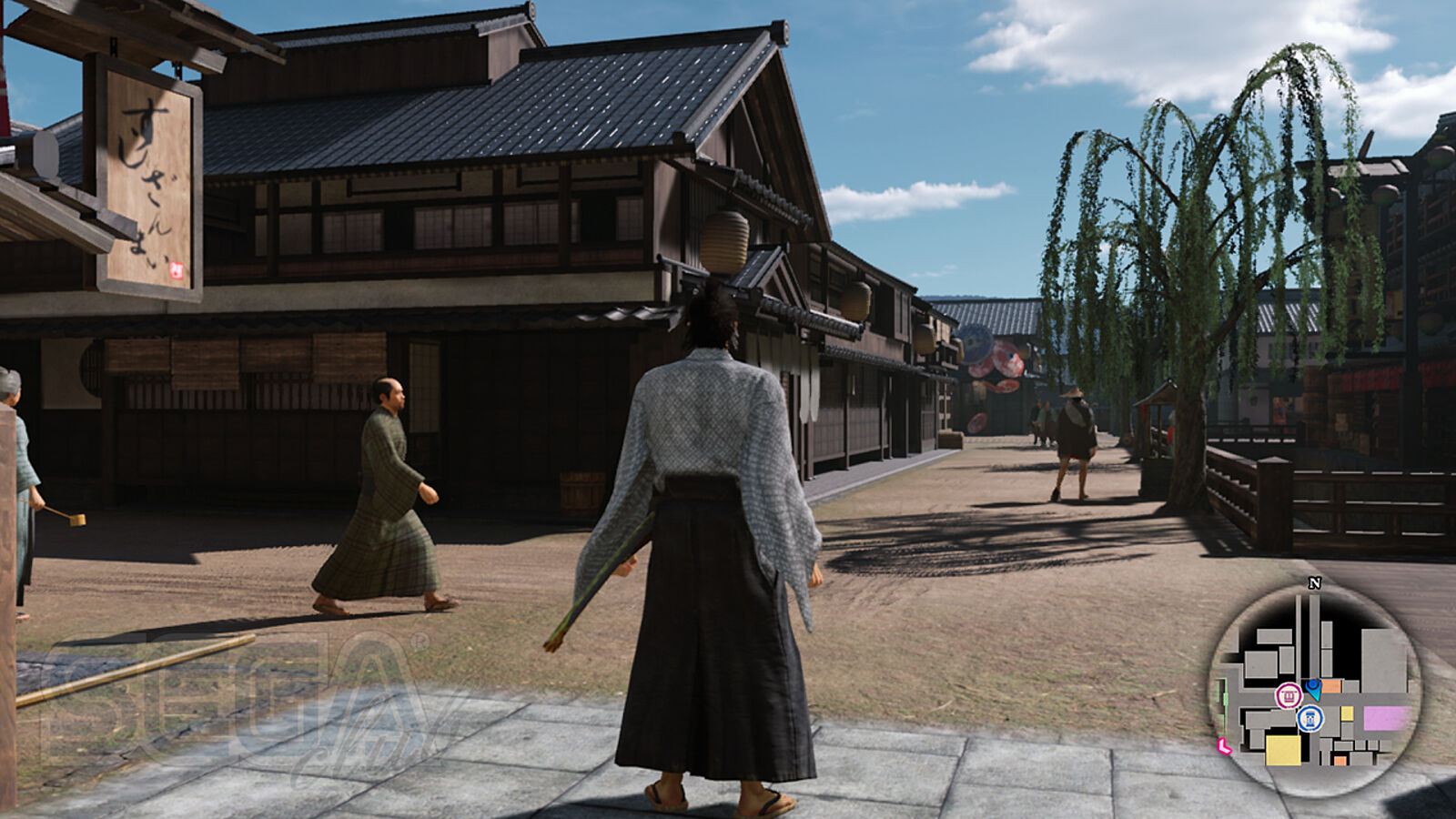Select the blue circular marker on minimap
The width and height of the screenshot is (1456, 819).
pyautogui.click(x=1310, y=719)
